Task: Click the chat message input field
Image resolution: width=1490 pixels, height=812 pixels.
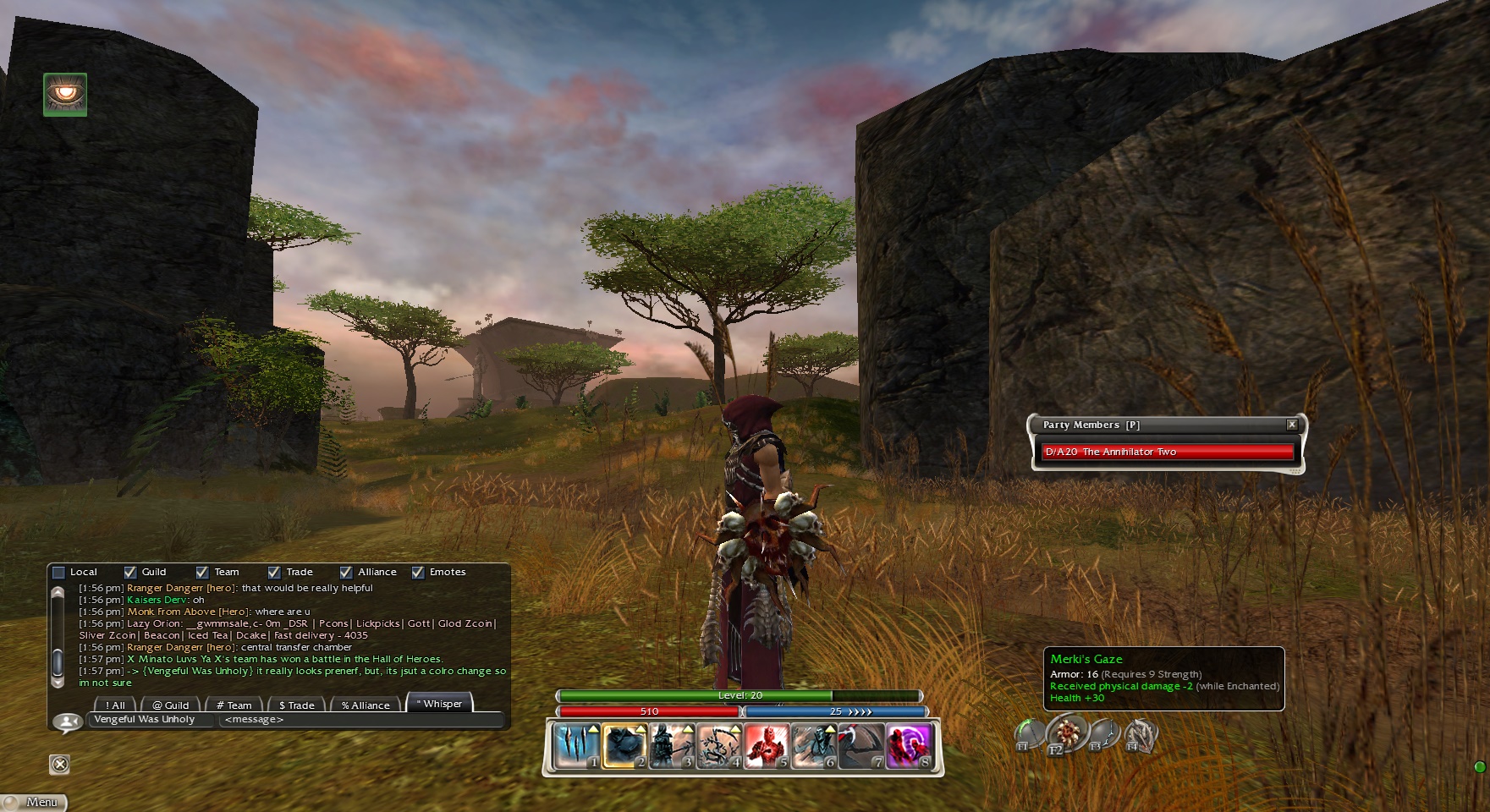Action: (360, 720)
